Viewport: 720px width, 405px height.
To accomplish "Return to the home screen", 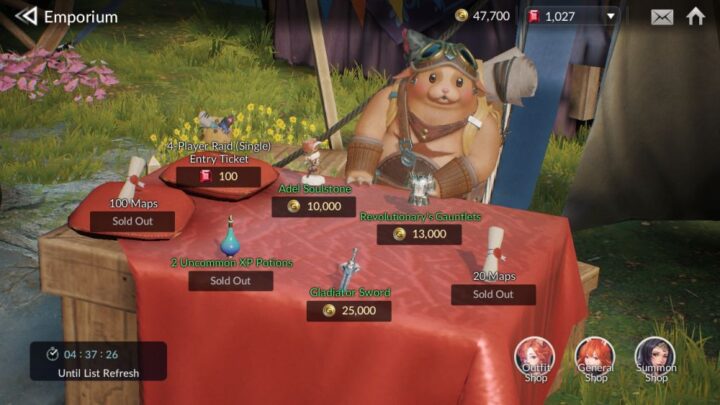I will coord(695,16).
